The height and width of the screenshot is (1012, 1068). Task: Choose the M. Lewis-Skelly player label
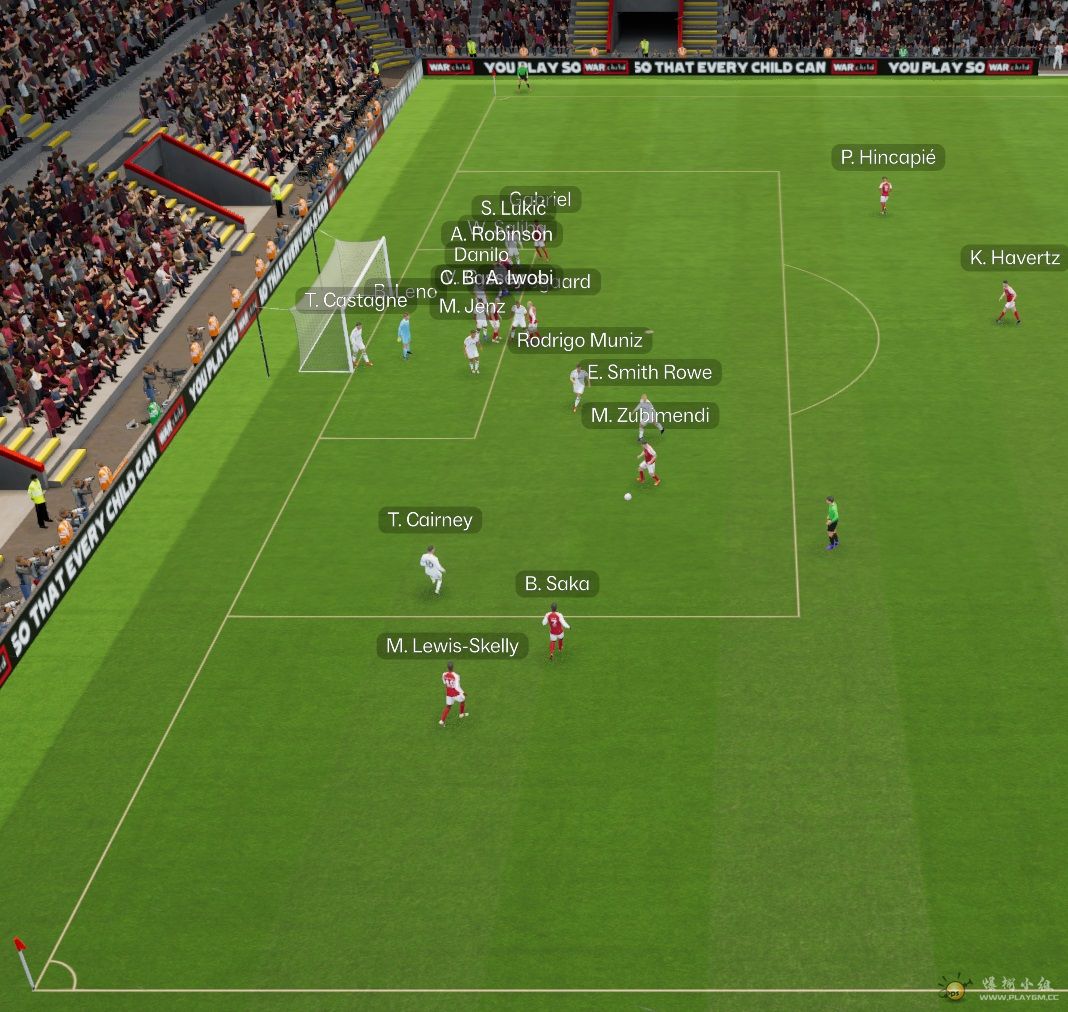(x=452, y=646)
